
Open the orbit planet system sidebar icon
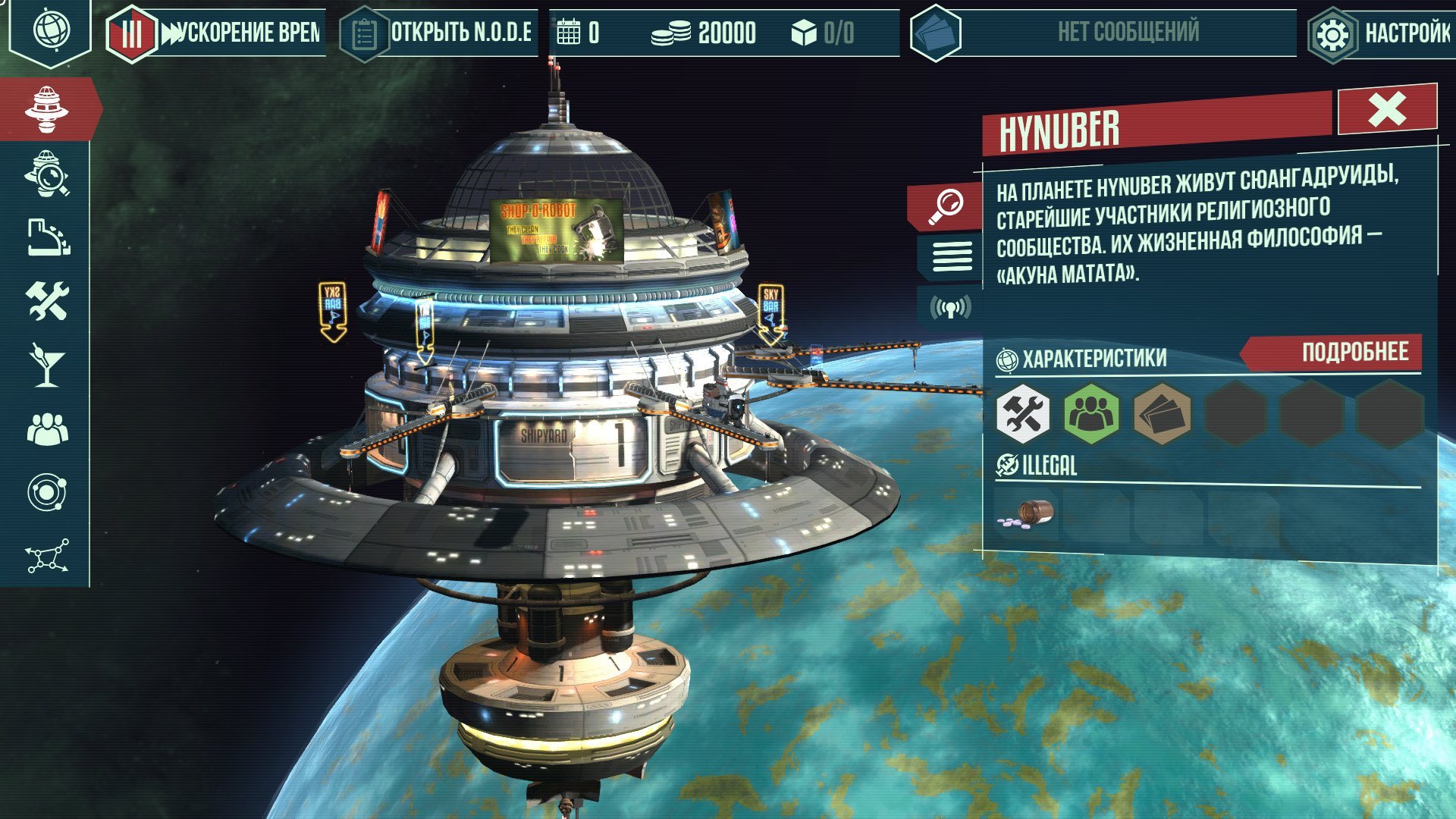pos(47,493)
